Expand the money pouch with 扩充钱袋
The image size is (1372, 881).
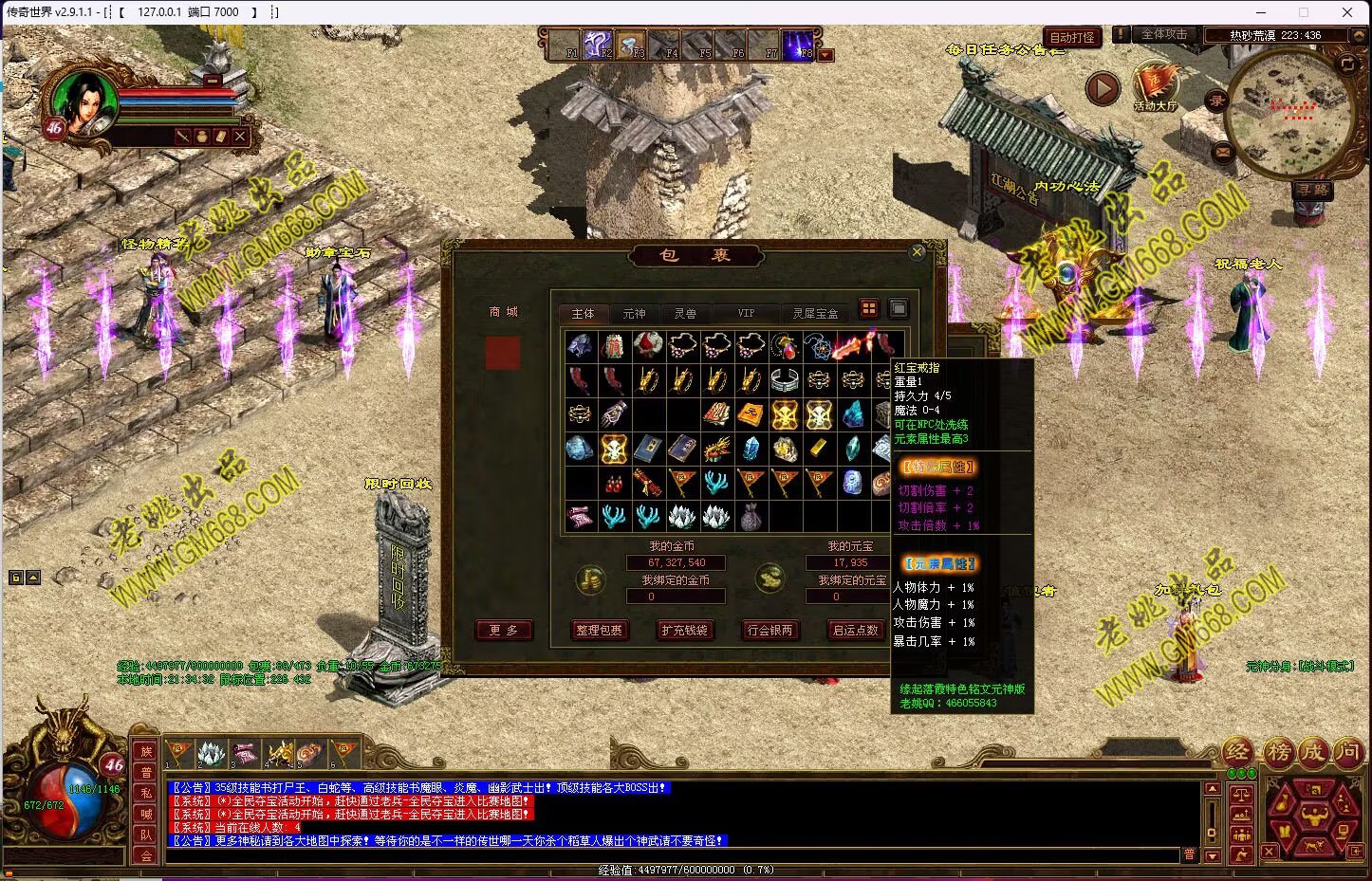click(684, 630)
